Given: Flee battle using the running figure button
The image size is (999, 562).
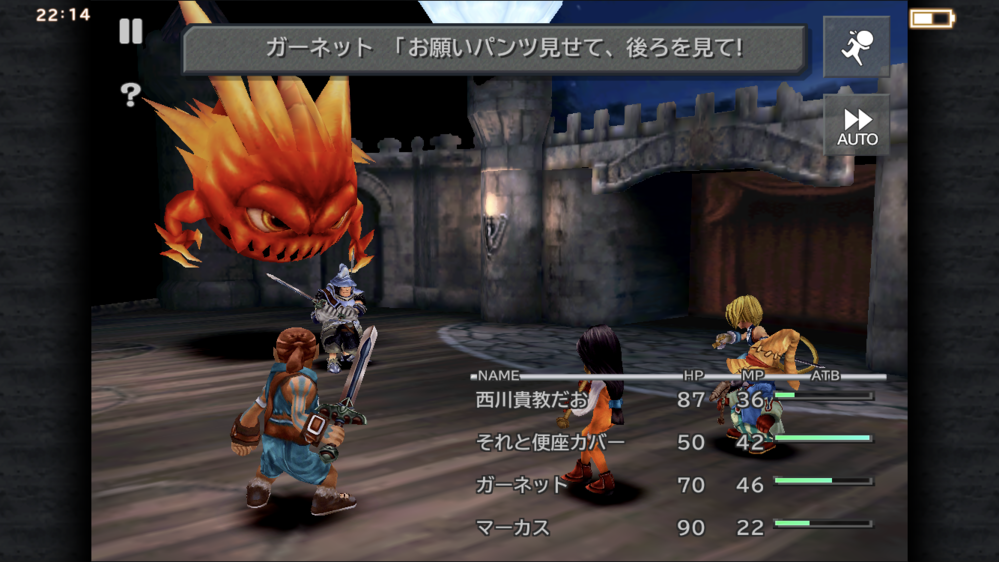Looking at the screenshot, I should click(856, 47).
